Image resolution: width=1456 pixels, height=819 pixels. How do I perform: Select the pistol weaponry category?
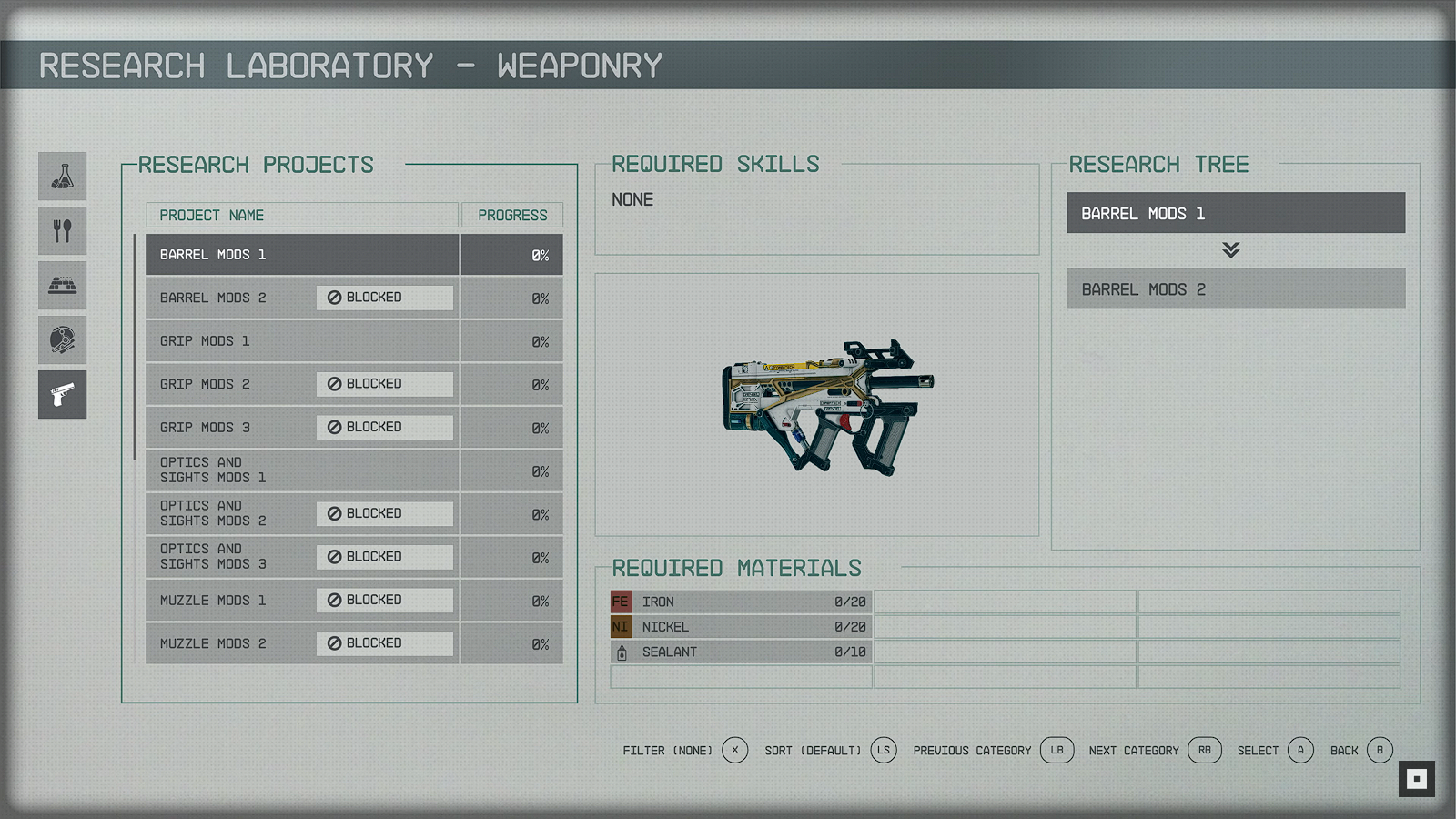[63, 395]
